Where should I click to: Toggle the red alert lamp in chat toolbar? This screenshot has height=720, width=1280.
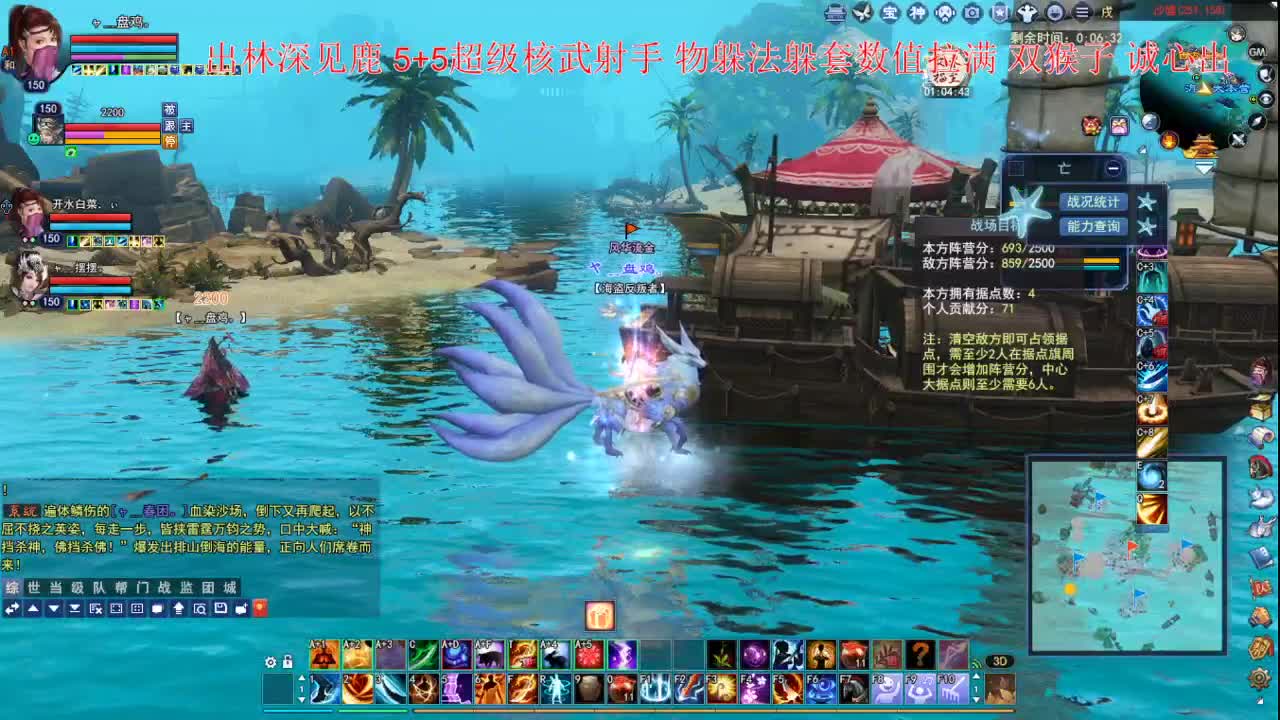(x=260, y=609)
